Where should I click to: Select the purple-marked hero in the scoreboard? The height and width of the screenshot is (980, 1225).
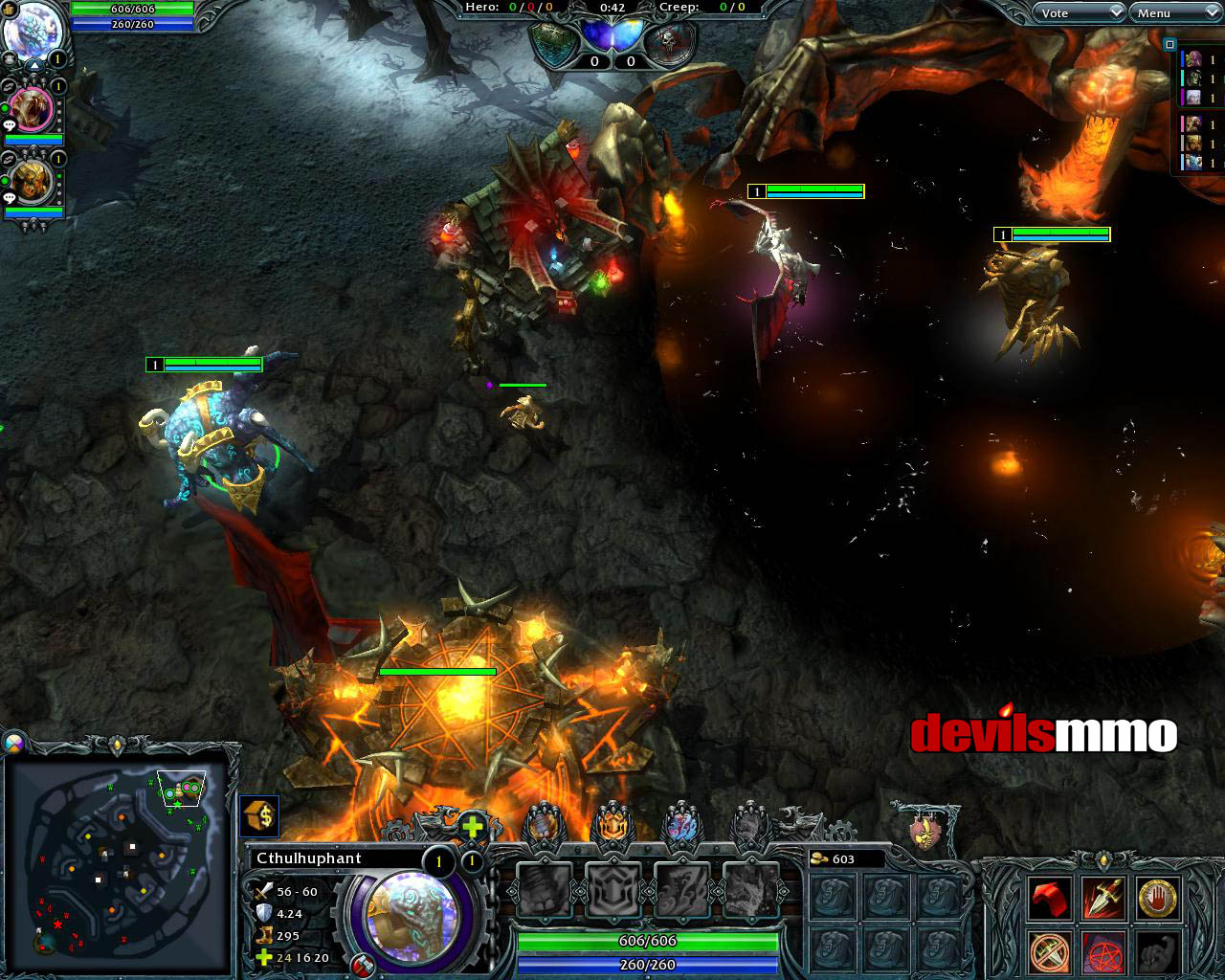coord(1192,98)
